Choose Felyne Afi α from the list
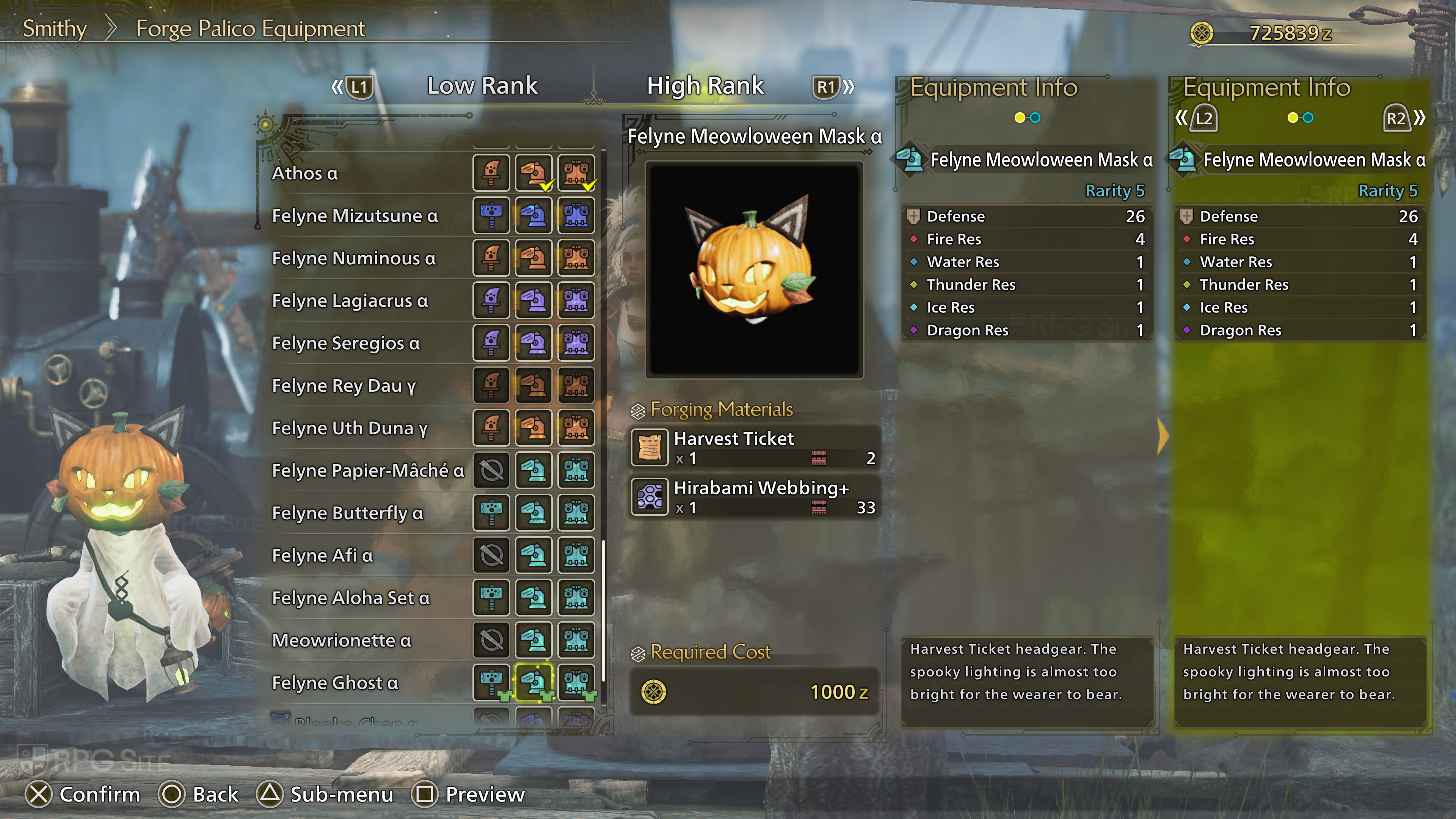Screen dimensions: 1456x819 pos(322,555)
